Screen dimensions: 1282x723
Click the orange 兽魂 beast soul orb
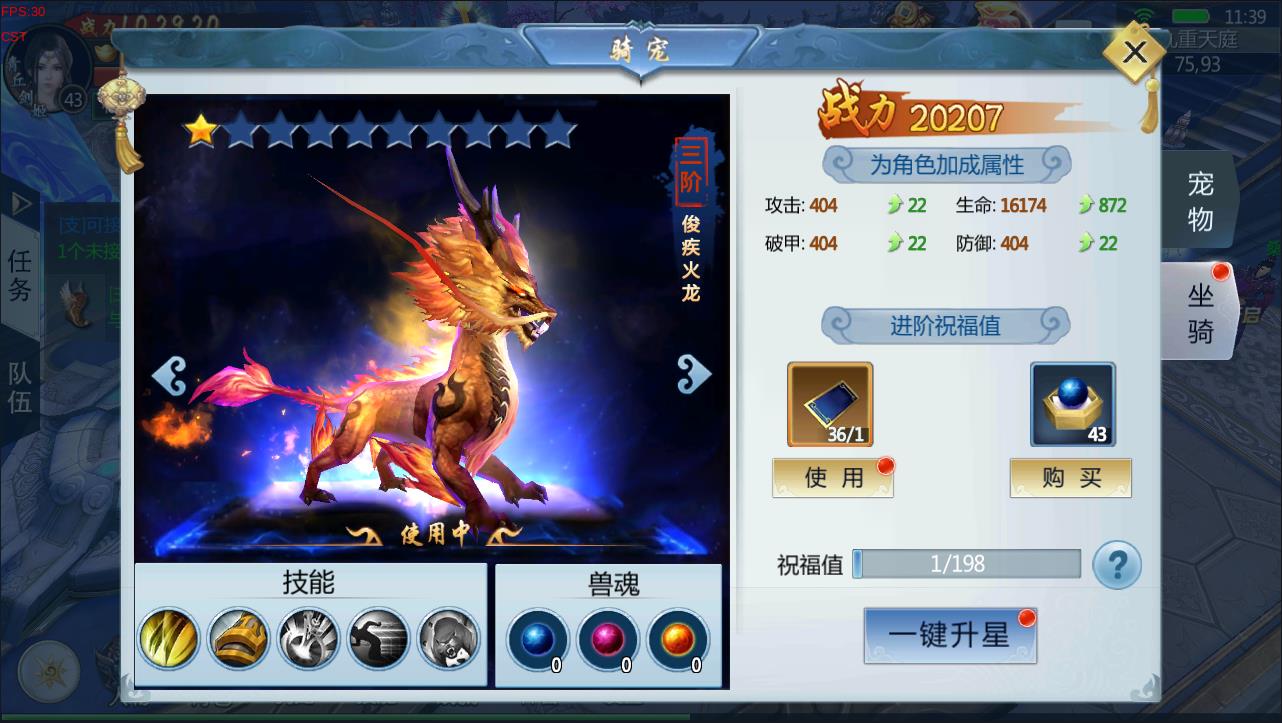click(x=678, y=640)
